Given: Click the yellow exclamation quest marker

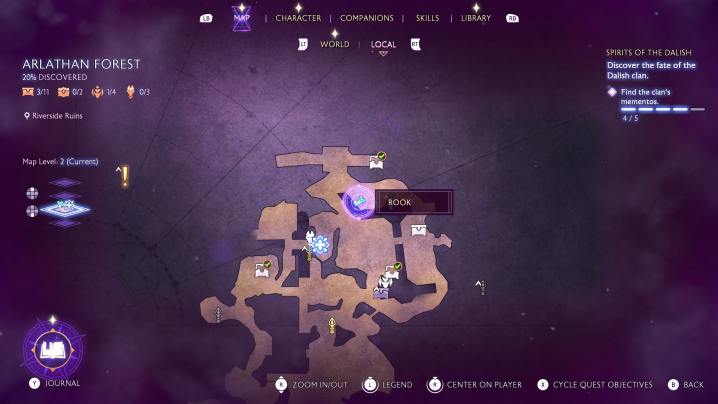Looking at the screenshot, I should [x=125, y=176].
